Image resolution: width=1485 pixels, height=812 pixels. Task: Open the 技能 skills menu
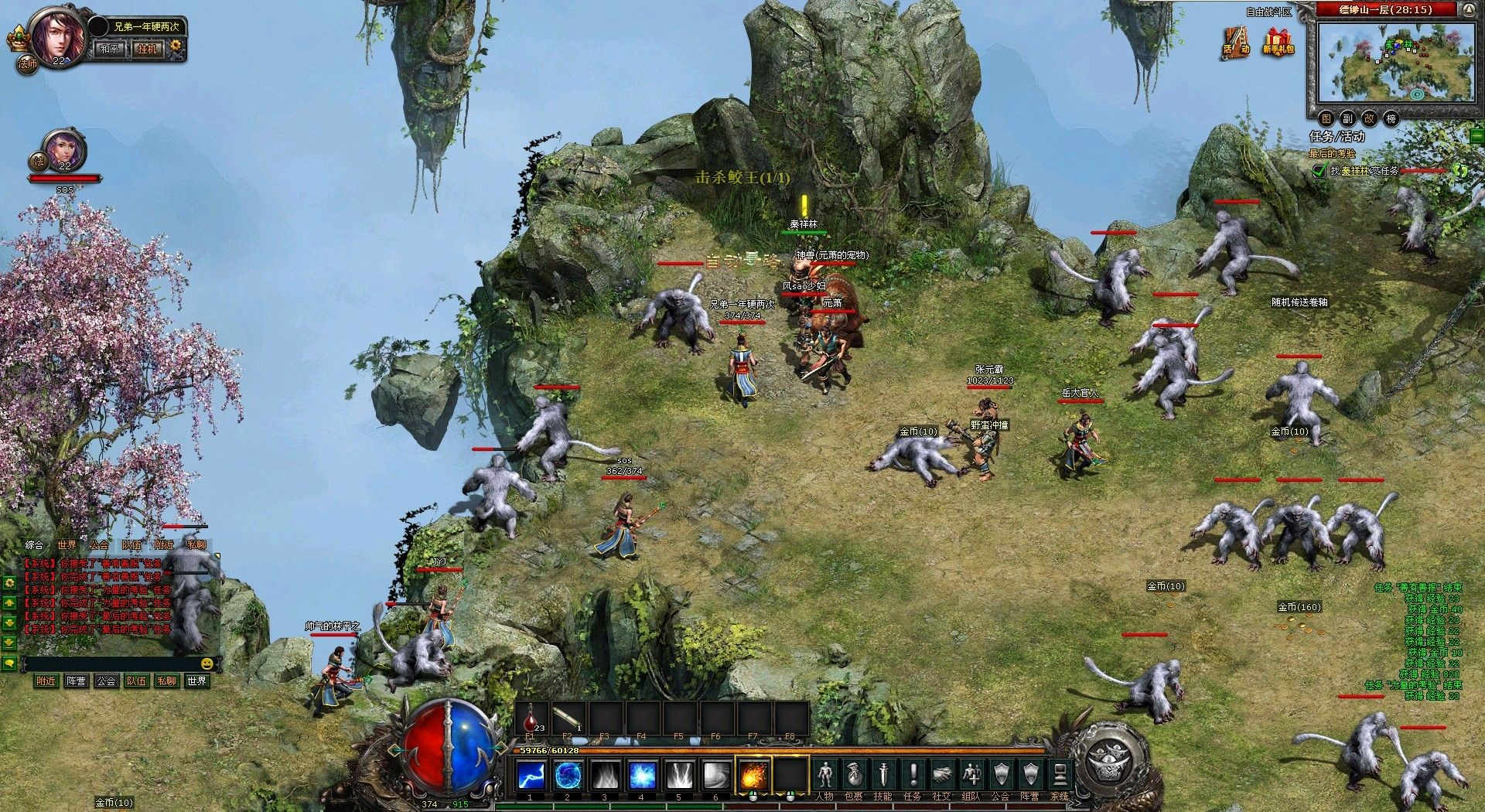tap(883, 776)
